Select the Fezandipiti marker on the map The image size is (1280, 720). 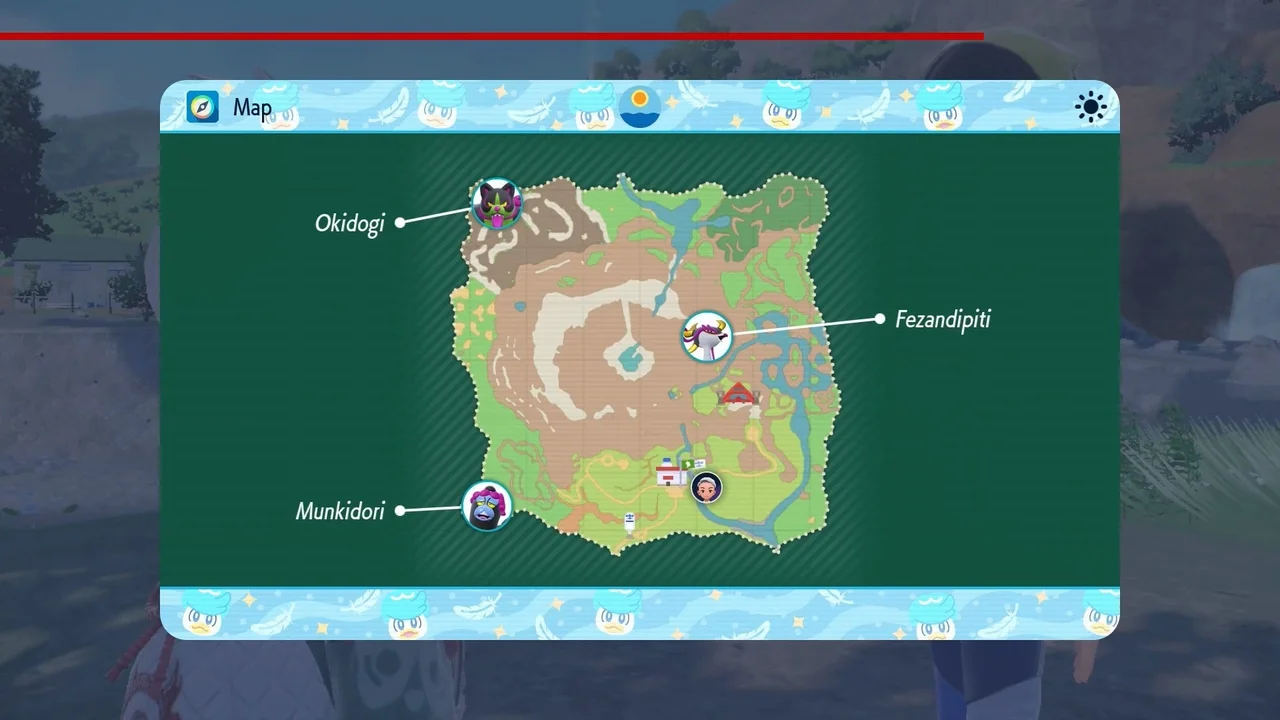(707, 336)
